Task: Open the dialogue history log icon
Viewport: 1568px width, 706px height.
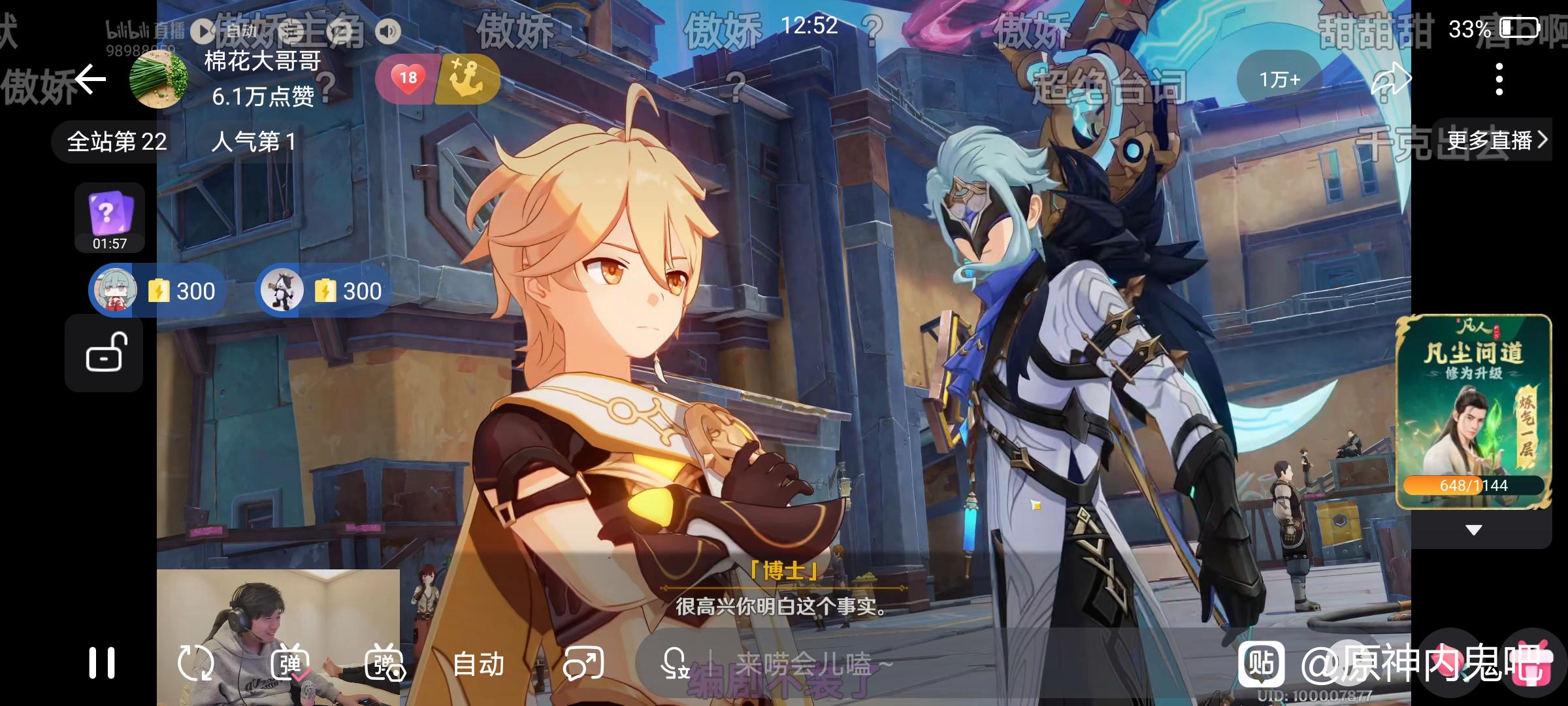Action: click(291, 31)
